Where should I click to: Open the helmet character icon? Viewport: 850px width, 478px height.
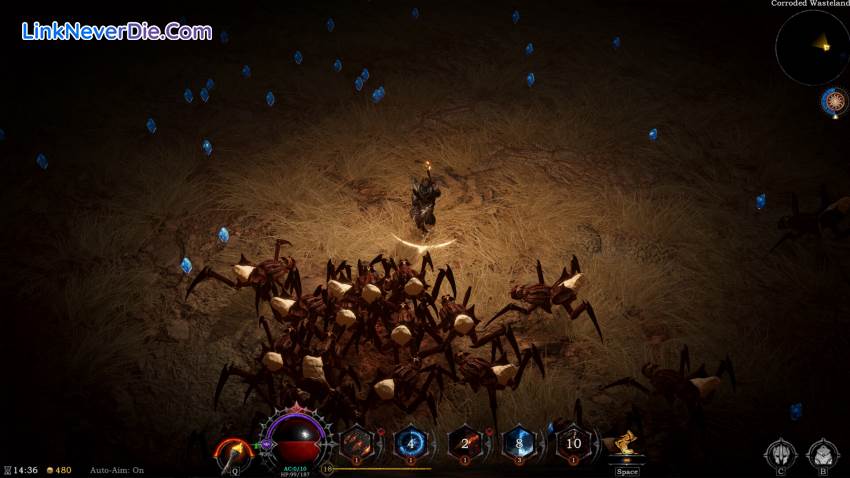point(779,454)
